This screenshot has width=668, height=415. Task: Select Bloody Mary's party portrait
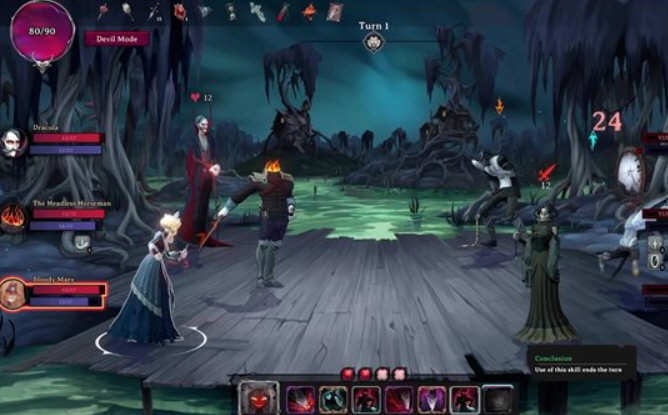pos(13,294)
